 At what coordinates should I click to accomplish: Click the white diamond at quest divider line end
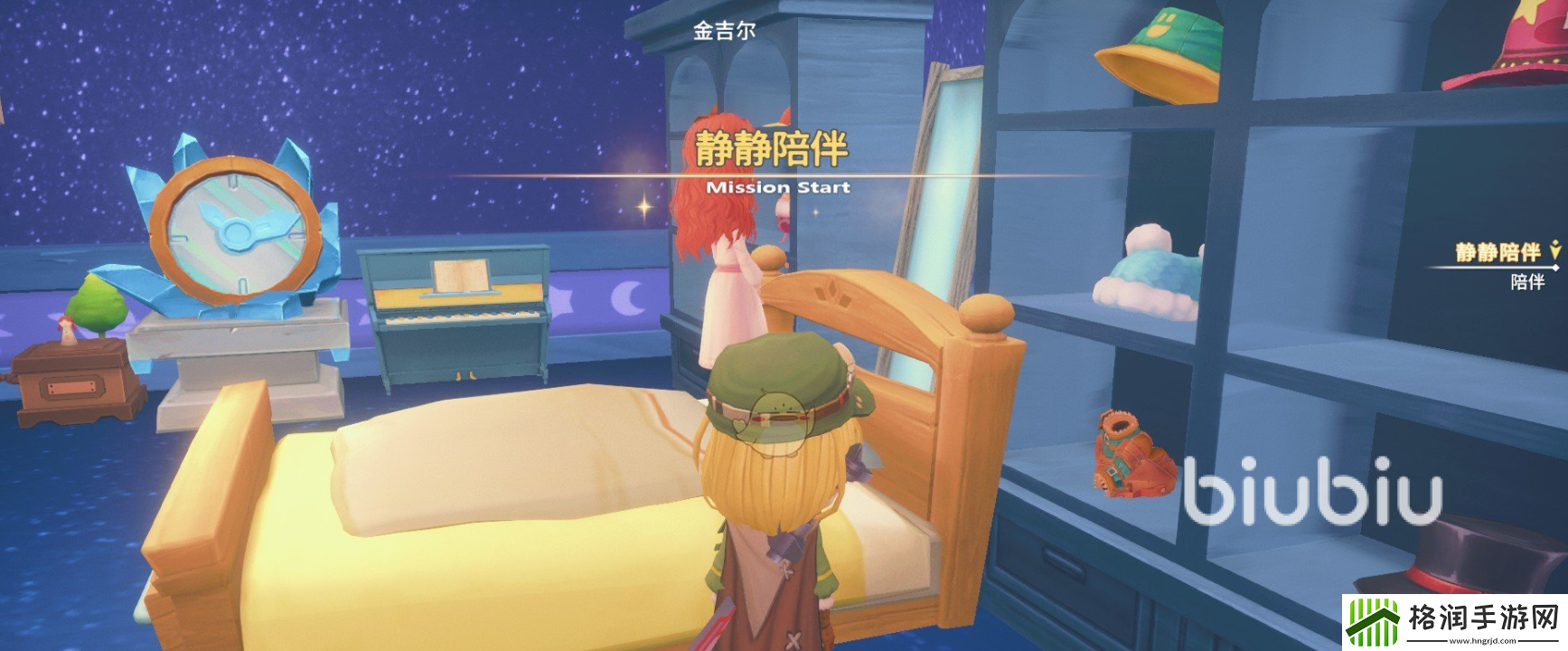1556,266
